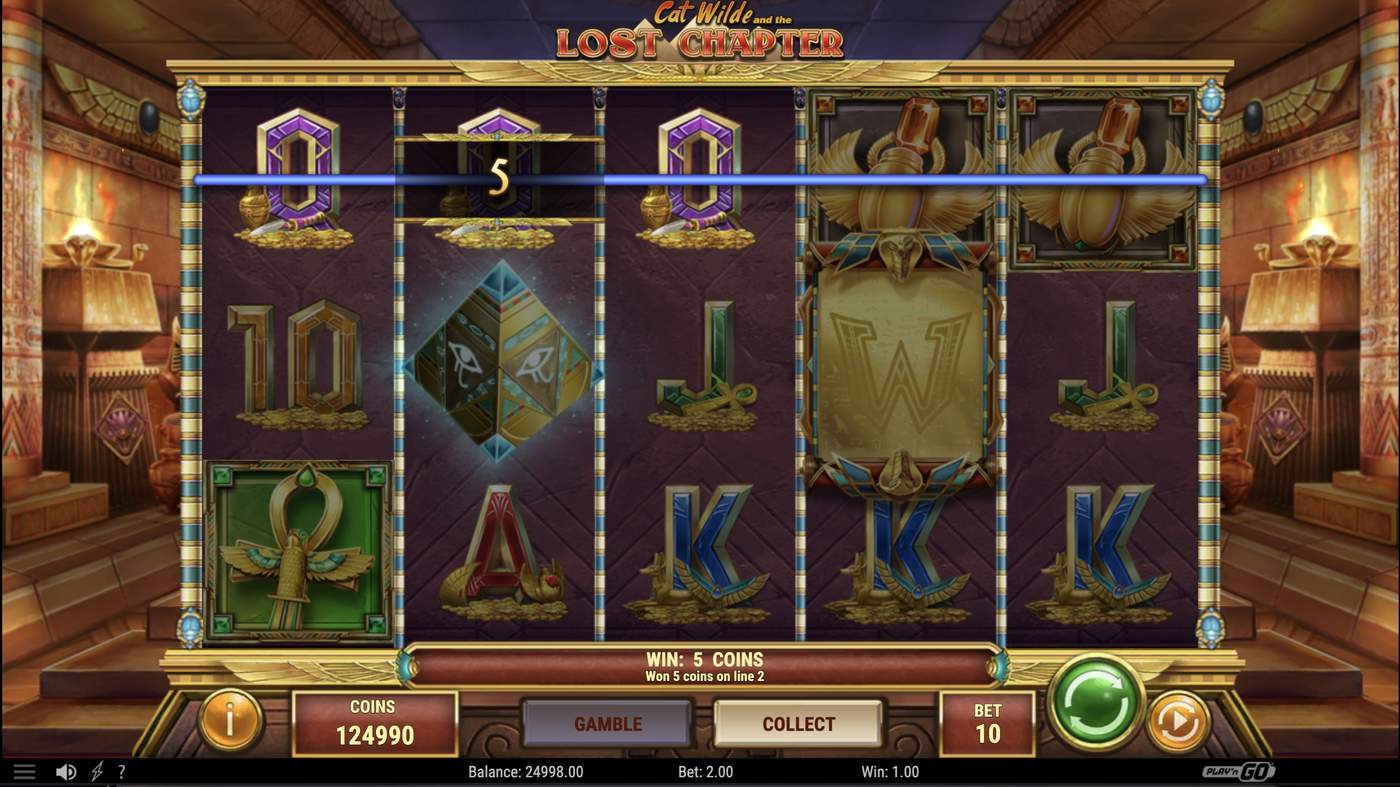Open help using the question mark icon
1400x787 pixels.
121,769
